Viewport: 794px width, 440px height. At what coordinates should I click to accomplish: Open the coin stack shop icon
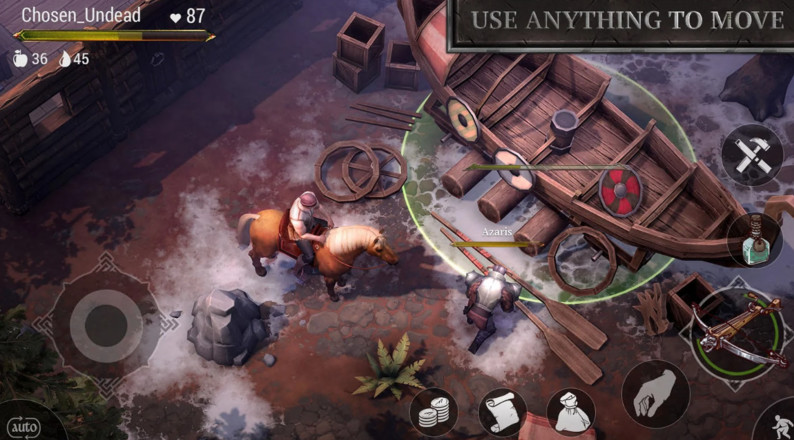click(434, 412)
